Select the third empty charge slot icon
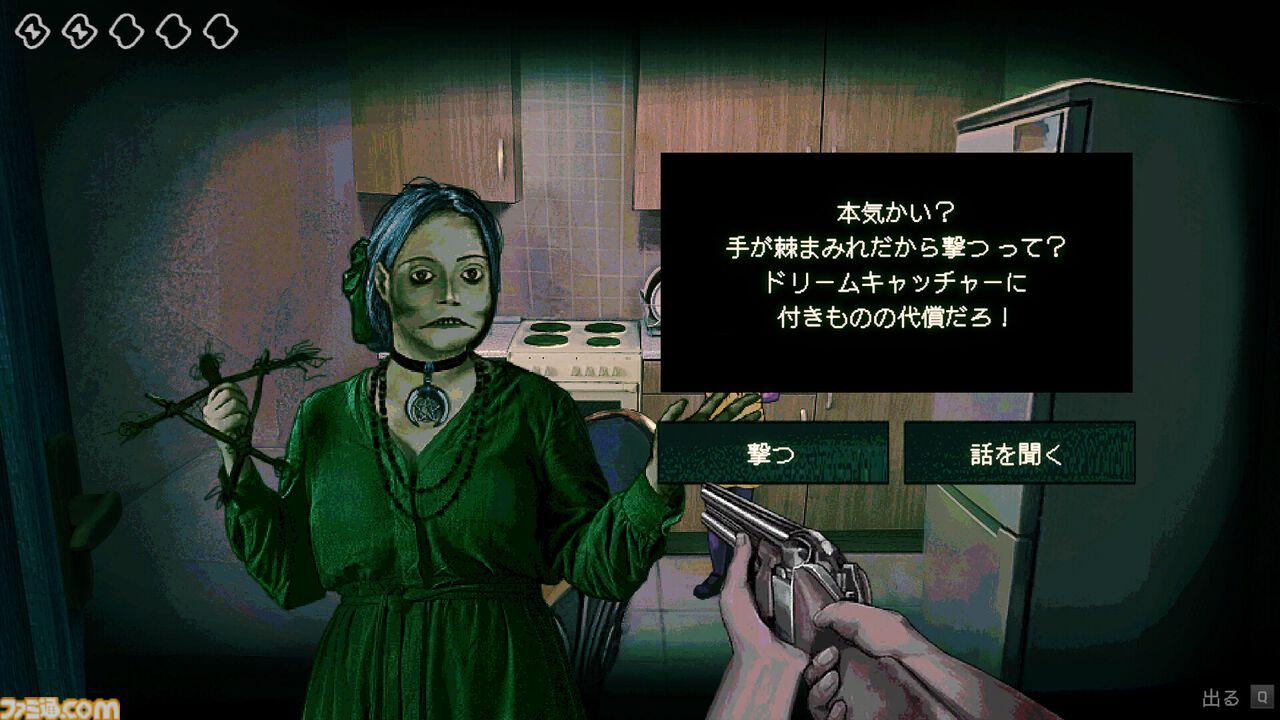Image resolution: width=1280 pixels, height=720 pixels. point(124,30)
